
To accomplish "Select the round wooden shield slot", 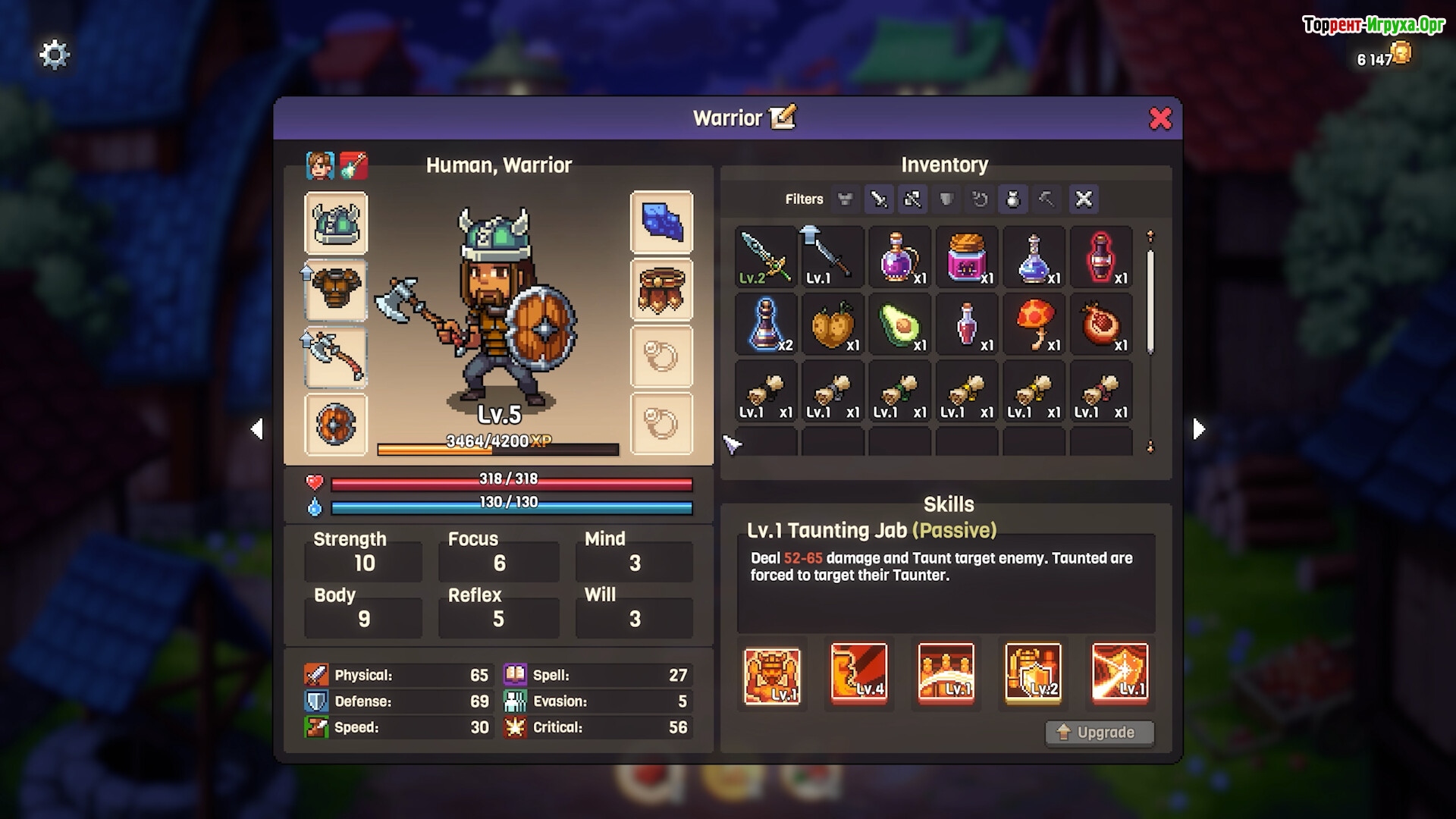I will click(336, 424).
